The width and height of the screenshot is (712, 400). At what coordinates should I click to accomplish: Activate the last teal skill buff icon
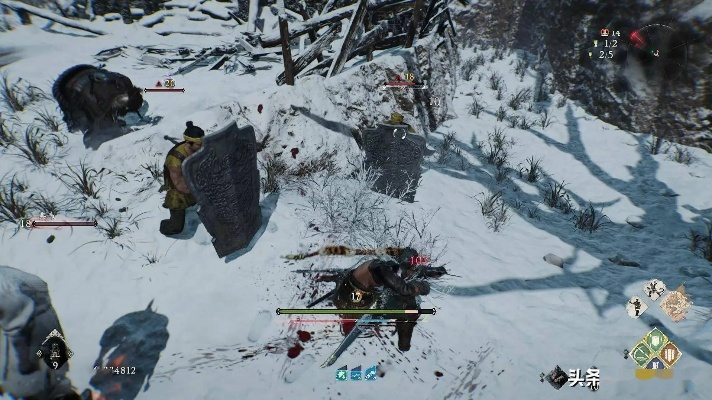coord(369,374)
